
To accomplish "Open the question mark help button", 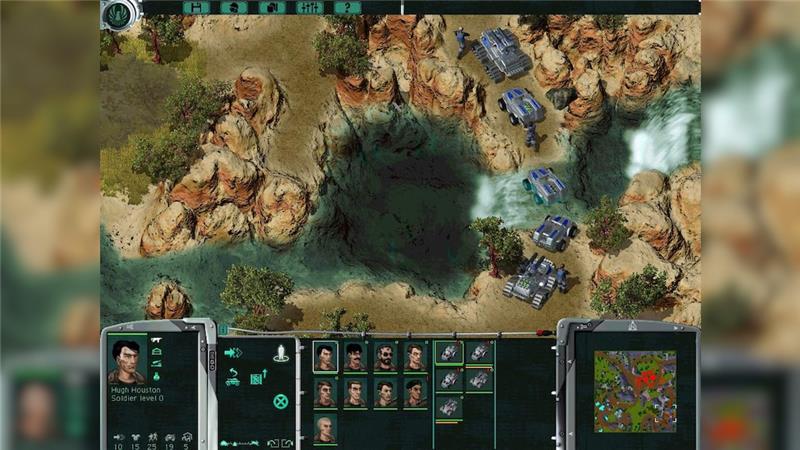I will (x=346, y=7).
